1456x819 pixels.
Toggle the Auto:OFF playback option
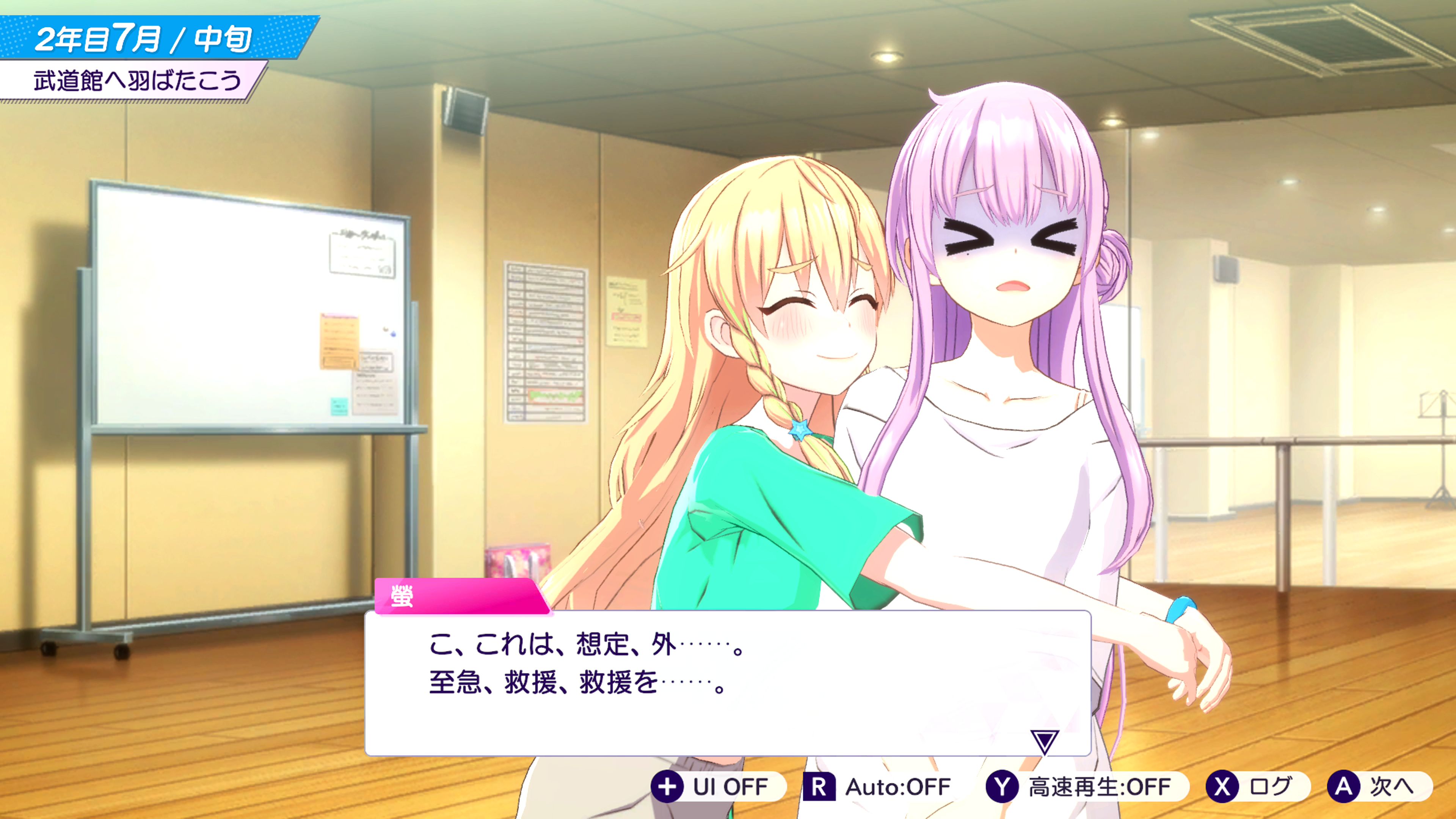click(878, 787)
